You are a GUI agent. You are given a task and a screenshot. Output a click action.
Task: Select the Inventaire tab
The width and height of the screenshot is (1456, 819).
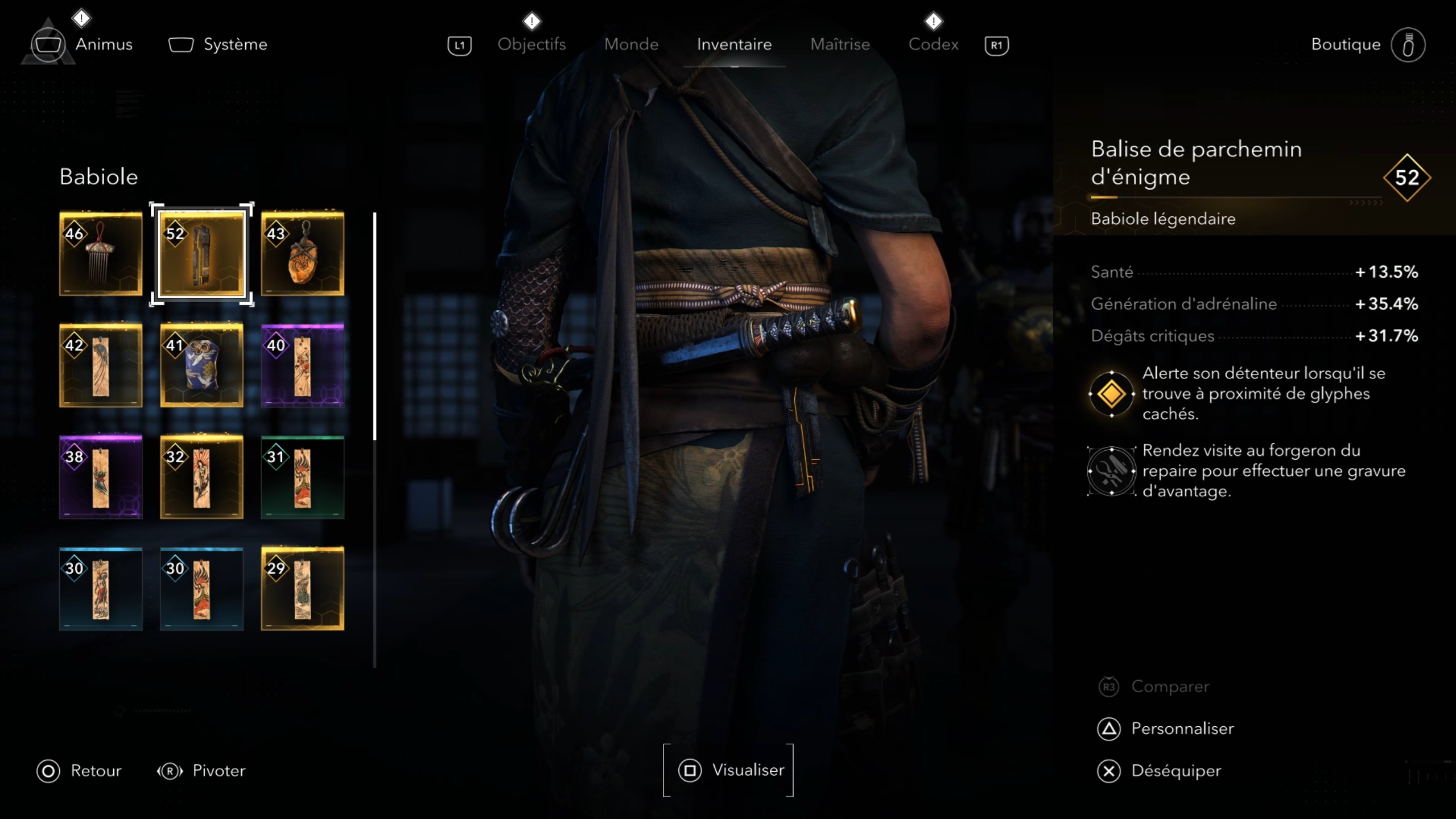pos(734,44)
